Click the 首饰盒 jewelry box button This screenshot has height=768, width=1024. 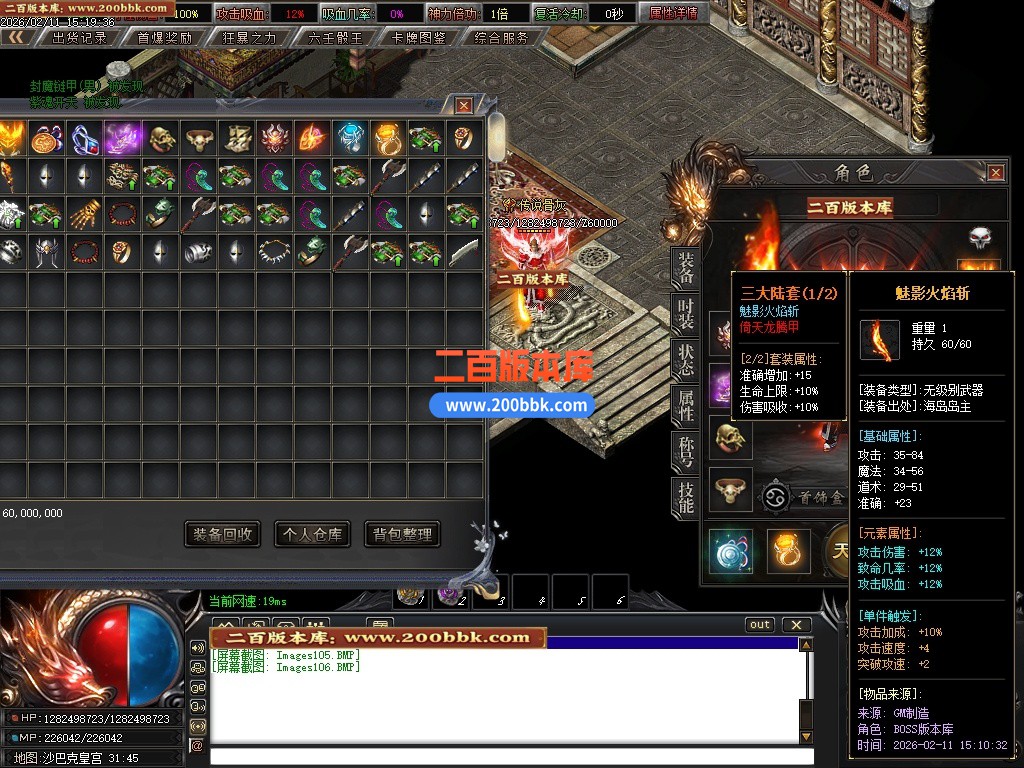(x=805, y=497)
